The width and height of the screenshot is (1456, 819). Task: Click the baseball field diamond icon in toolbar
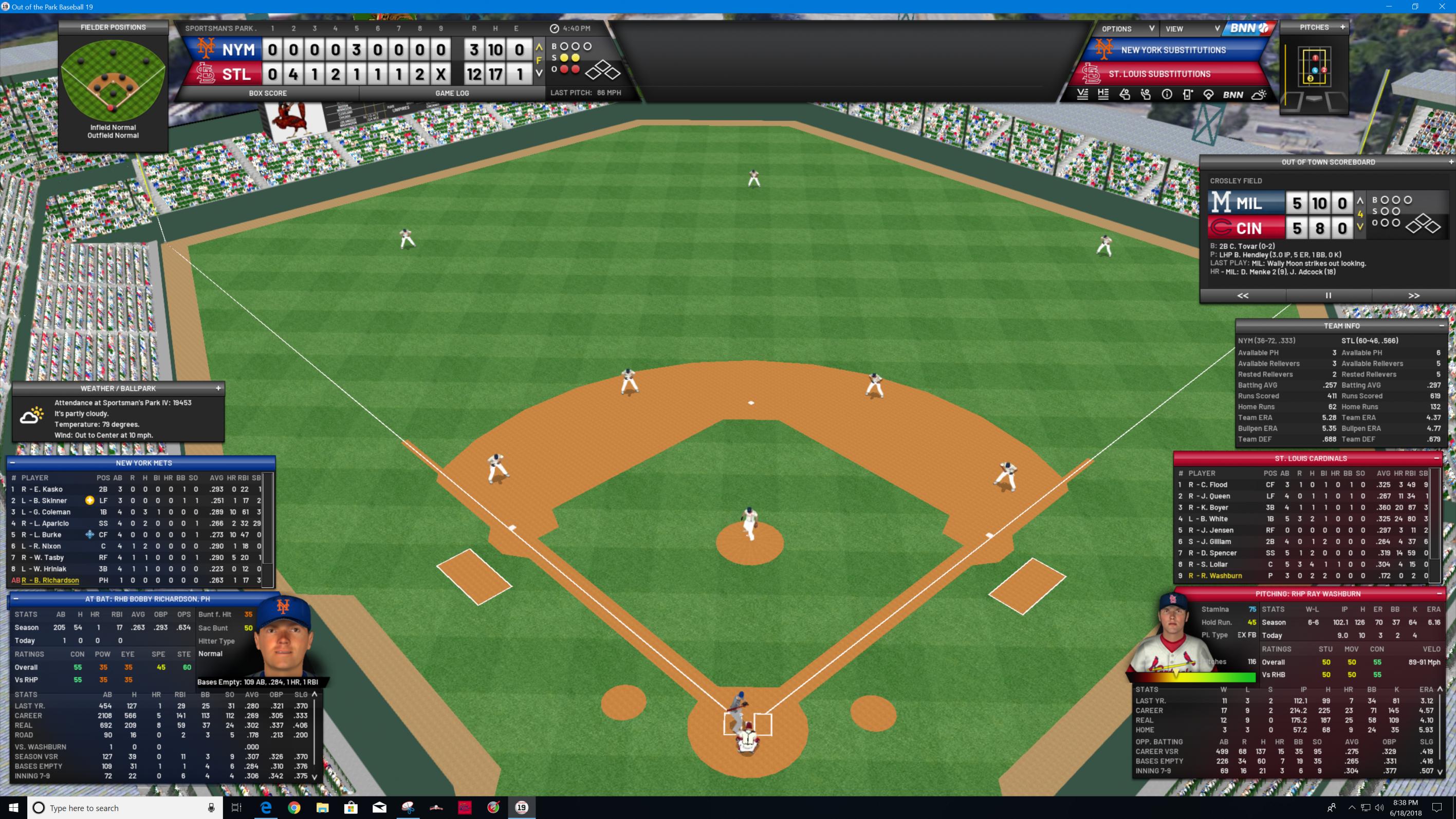[x=1208, y=95]
